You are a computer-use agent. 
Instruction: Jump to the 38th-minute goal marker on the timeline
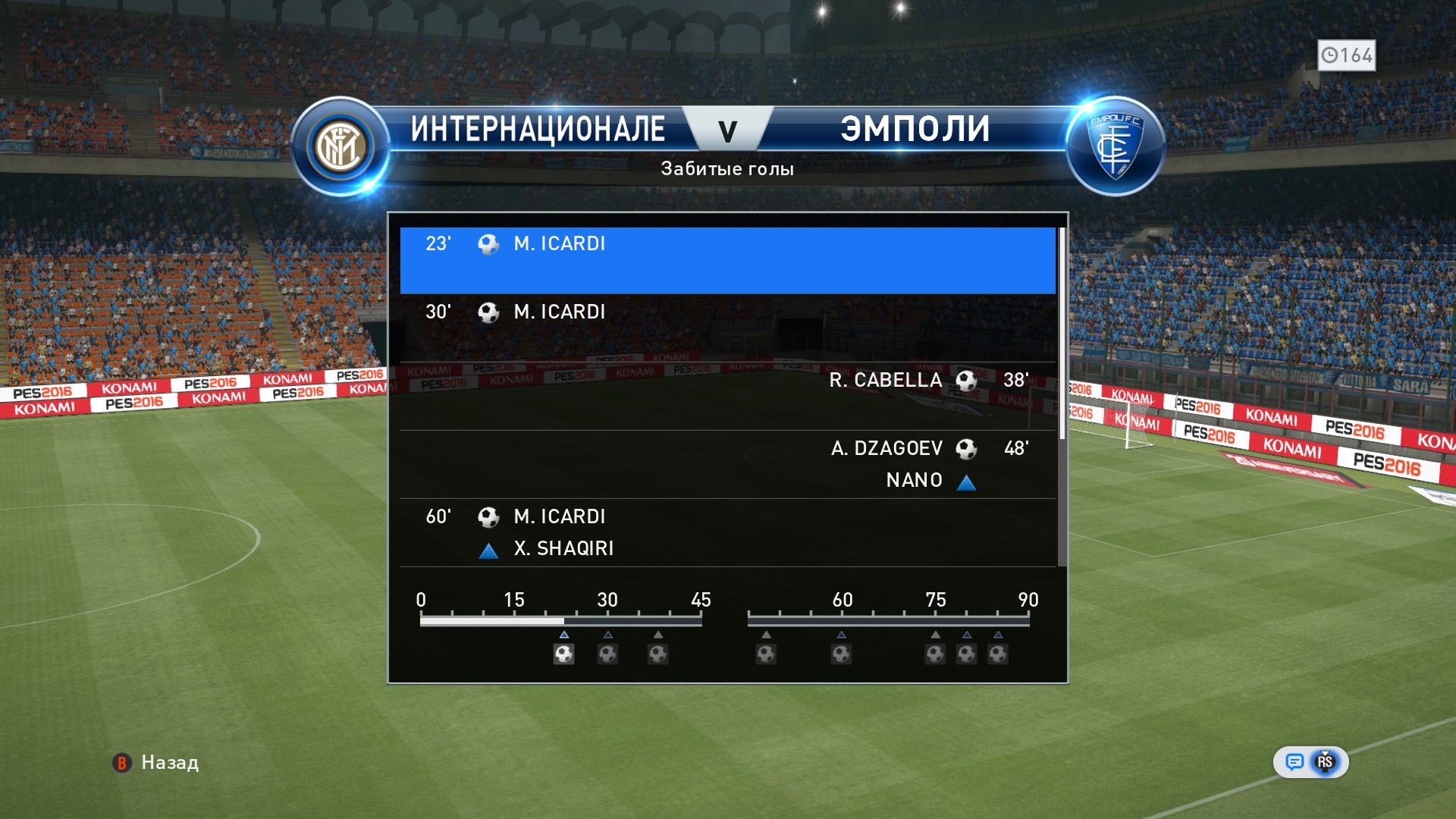657,654
